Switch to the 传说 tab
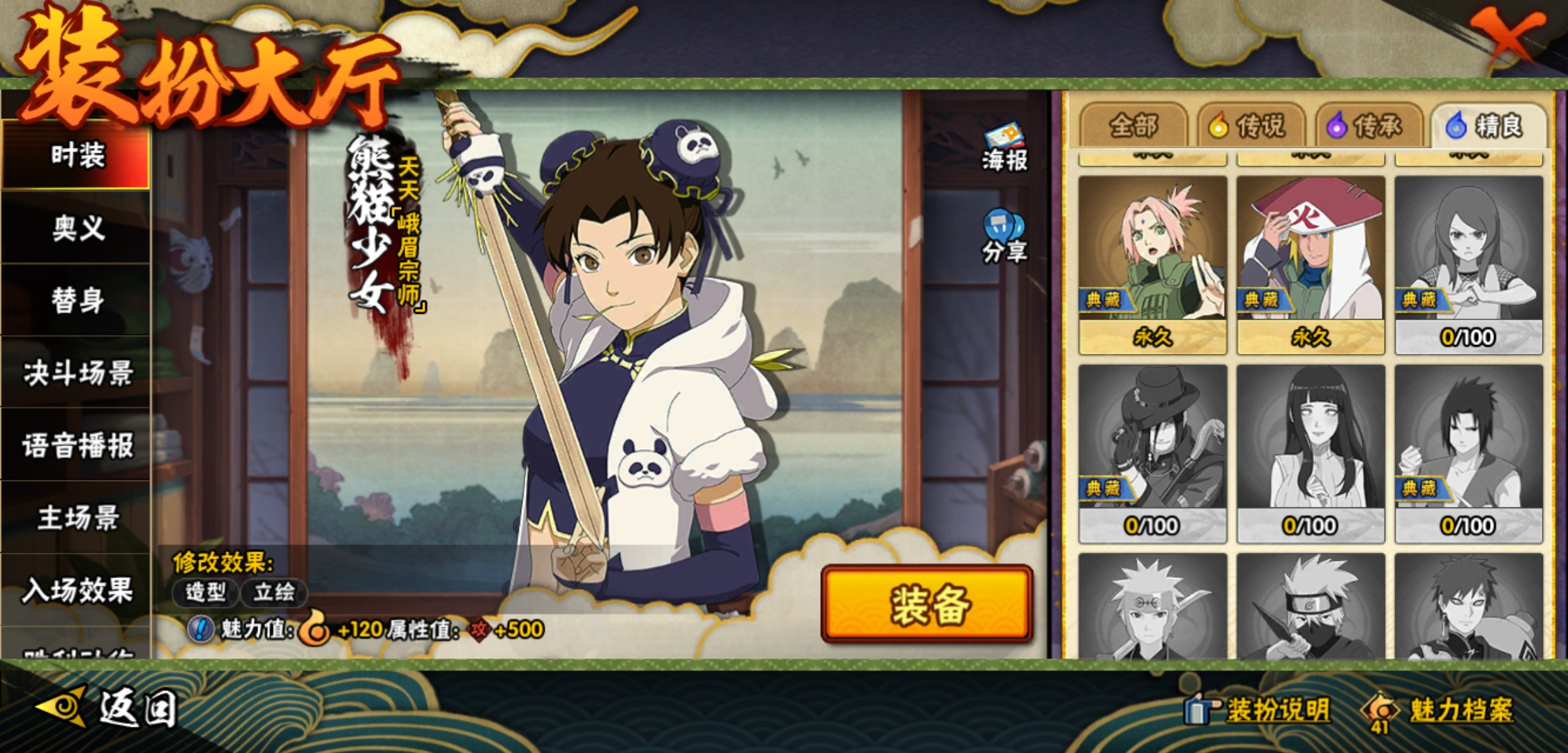 (x=1252, y=126)
